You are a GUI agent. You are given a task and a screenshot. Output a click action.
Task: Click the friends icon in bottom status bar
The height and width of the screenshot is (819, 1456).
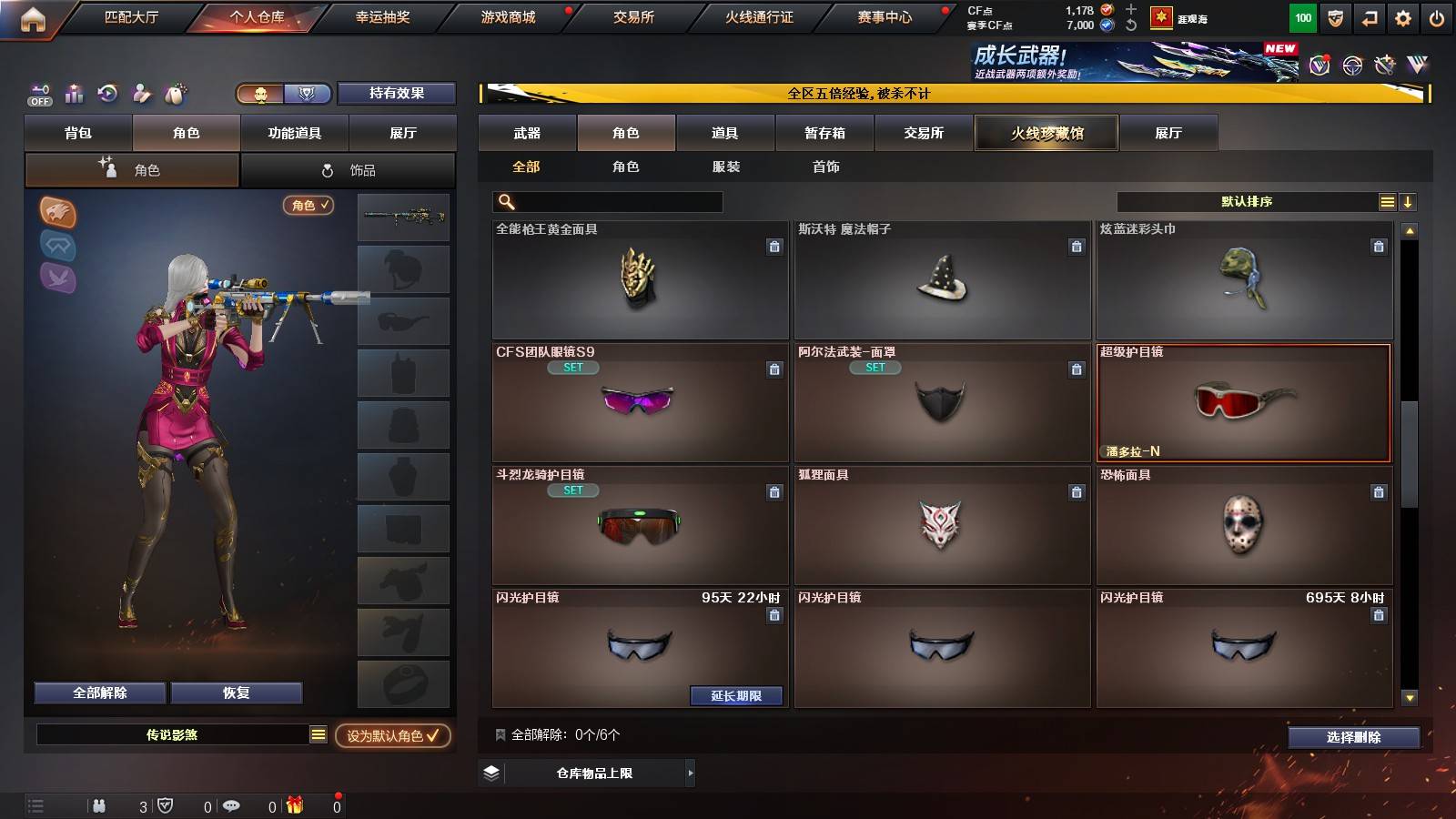point(98,804)
